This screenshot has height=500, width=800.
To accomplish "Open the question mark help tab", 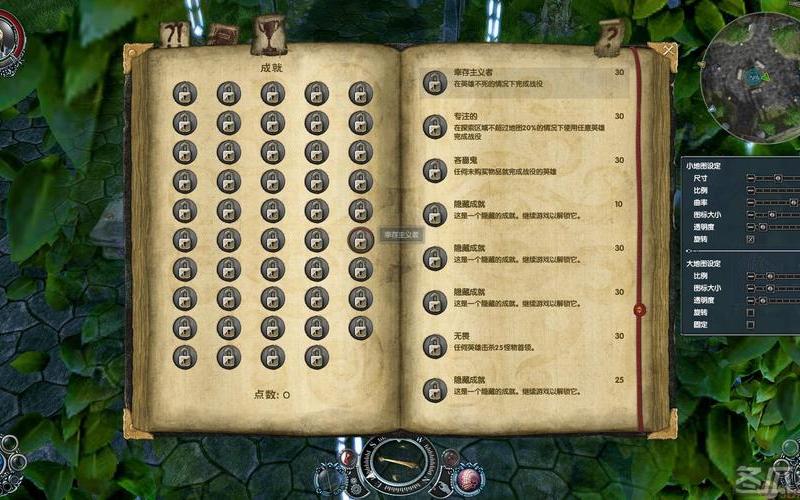I will tap(609, 37).
